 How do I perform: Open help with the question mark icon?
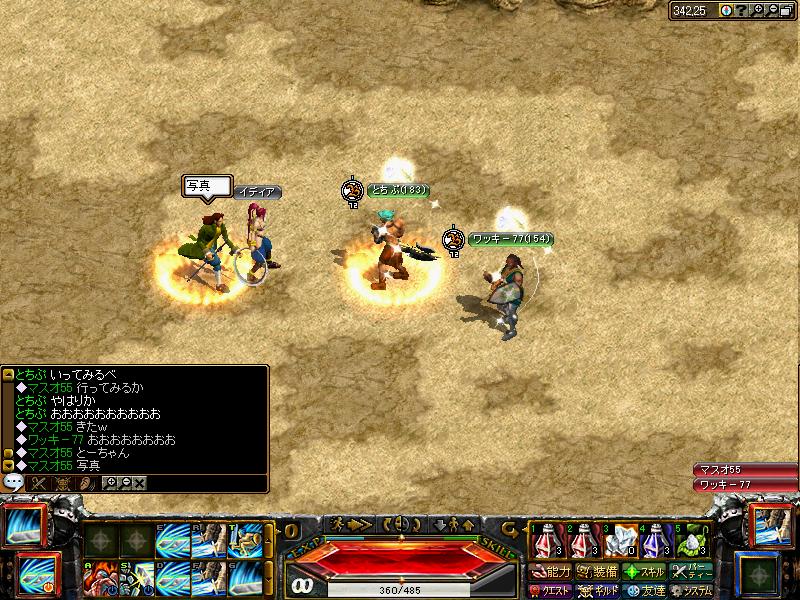coord(740,10)
